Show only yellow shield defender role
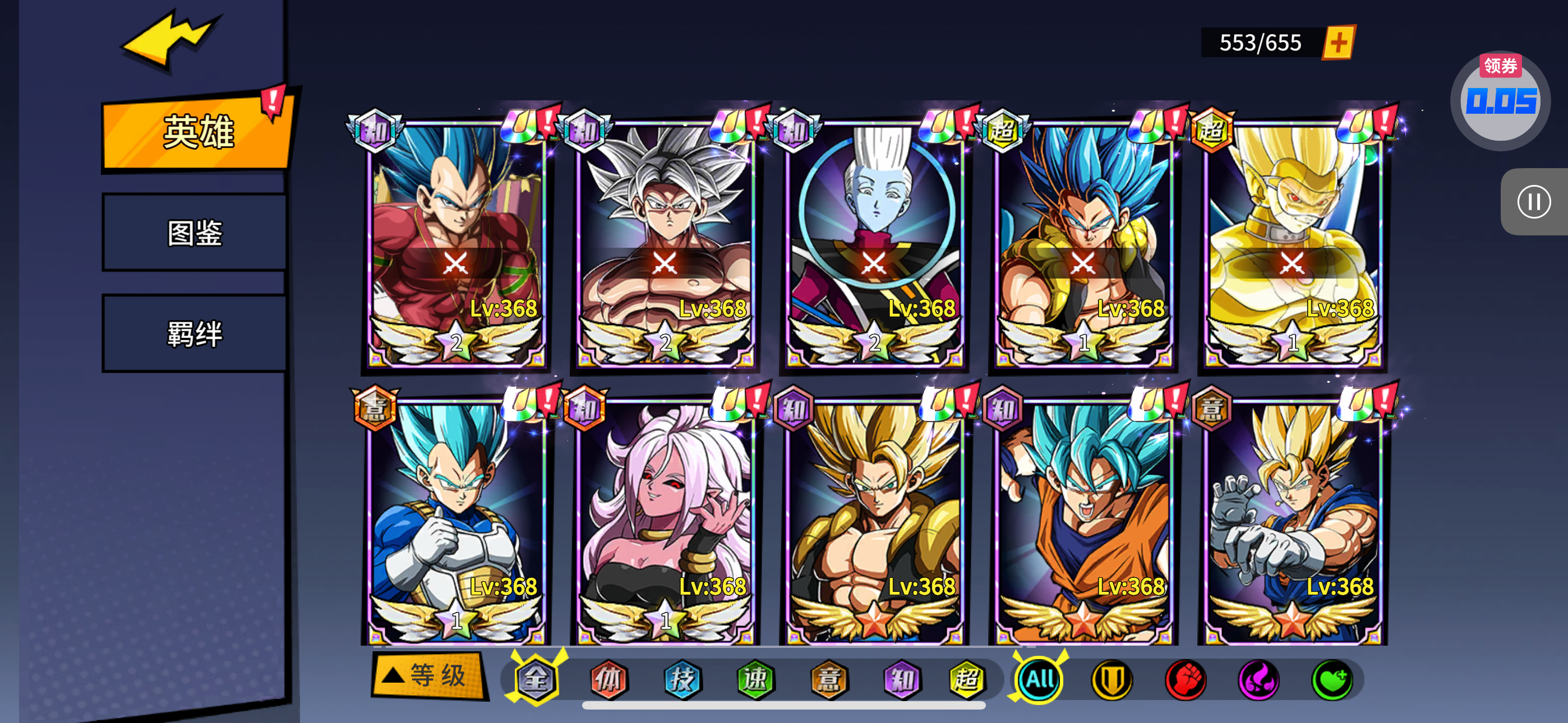The image size is (1568, 723). coord(1112,680)
